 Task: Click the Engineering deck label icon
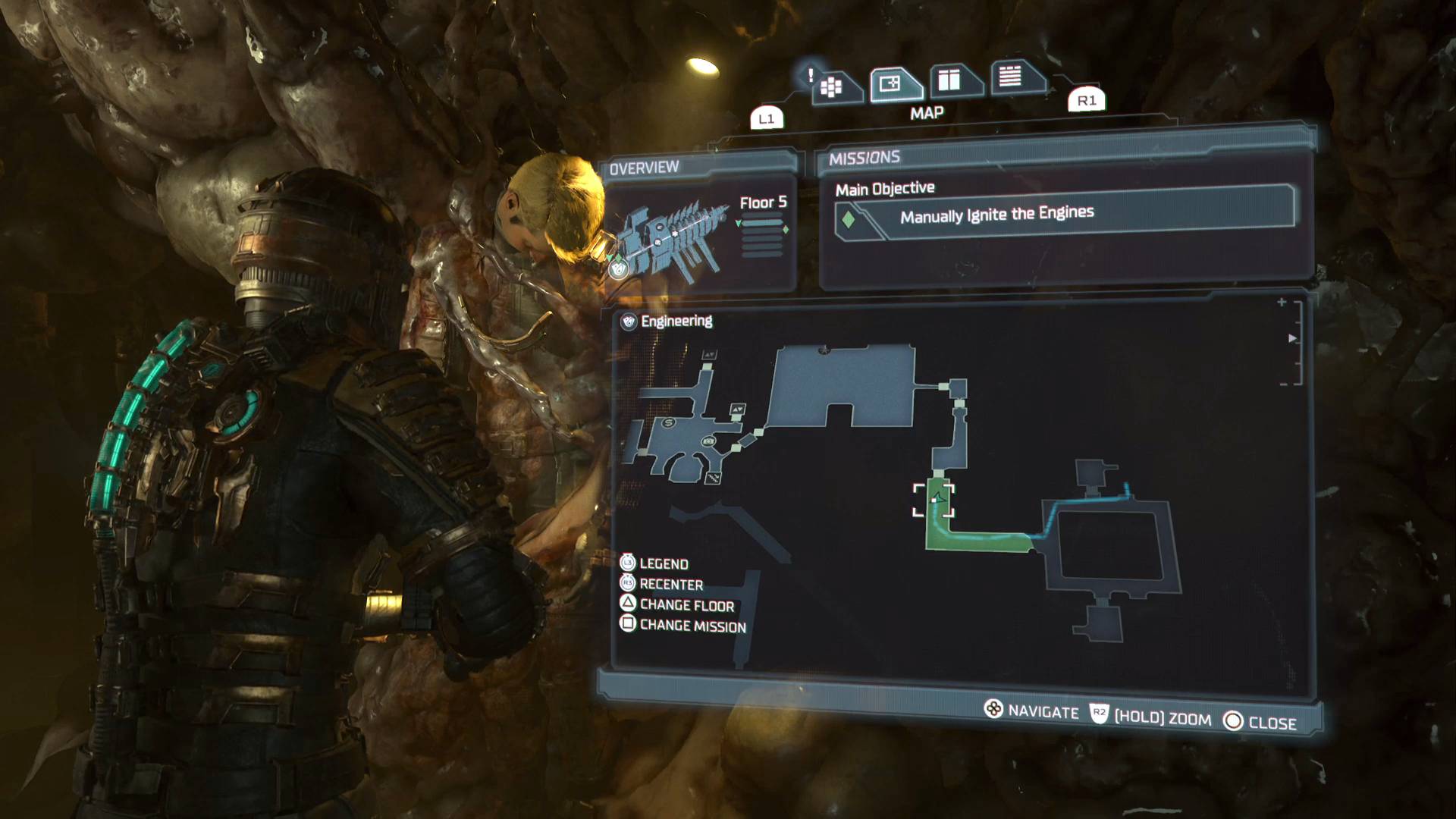629,322
